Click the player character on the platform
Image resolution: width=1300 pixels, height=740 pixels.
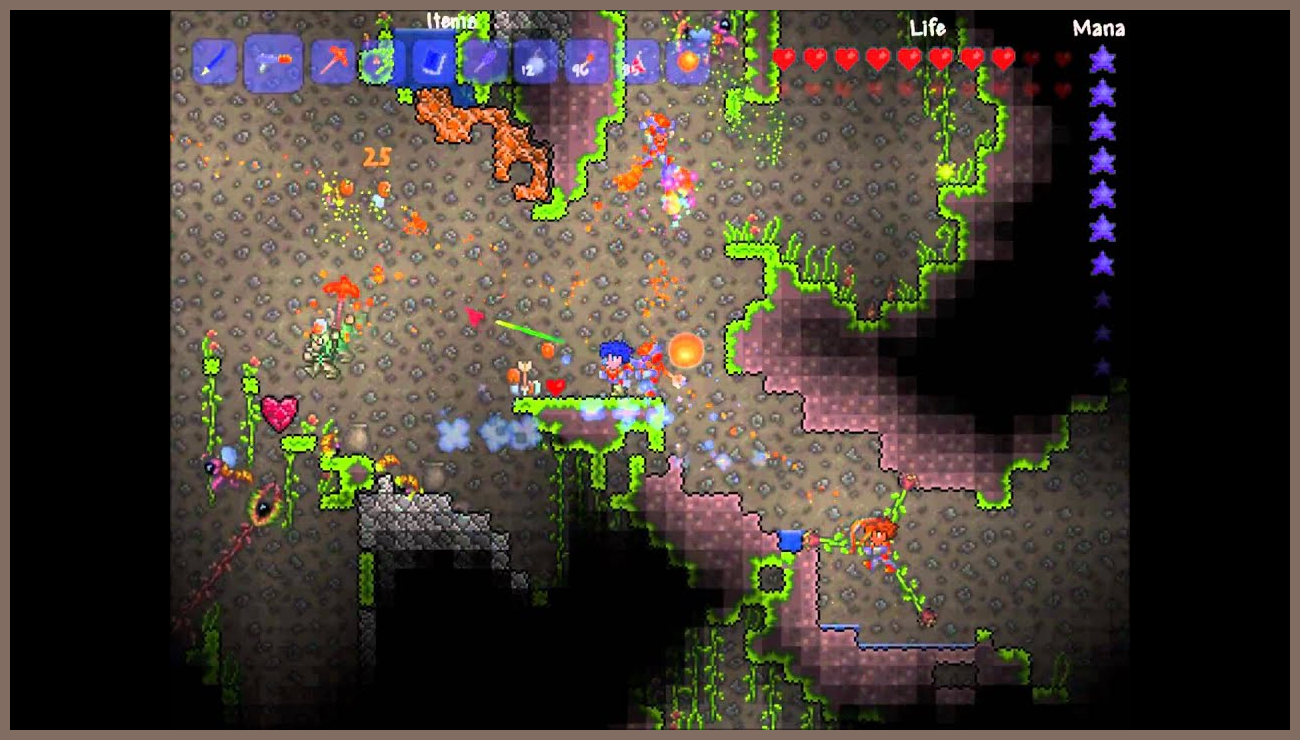coord(617,369)
